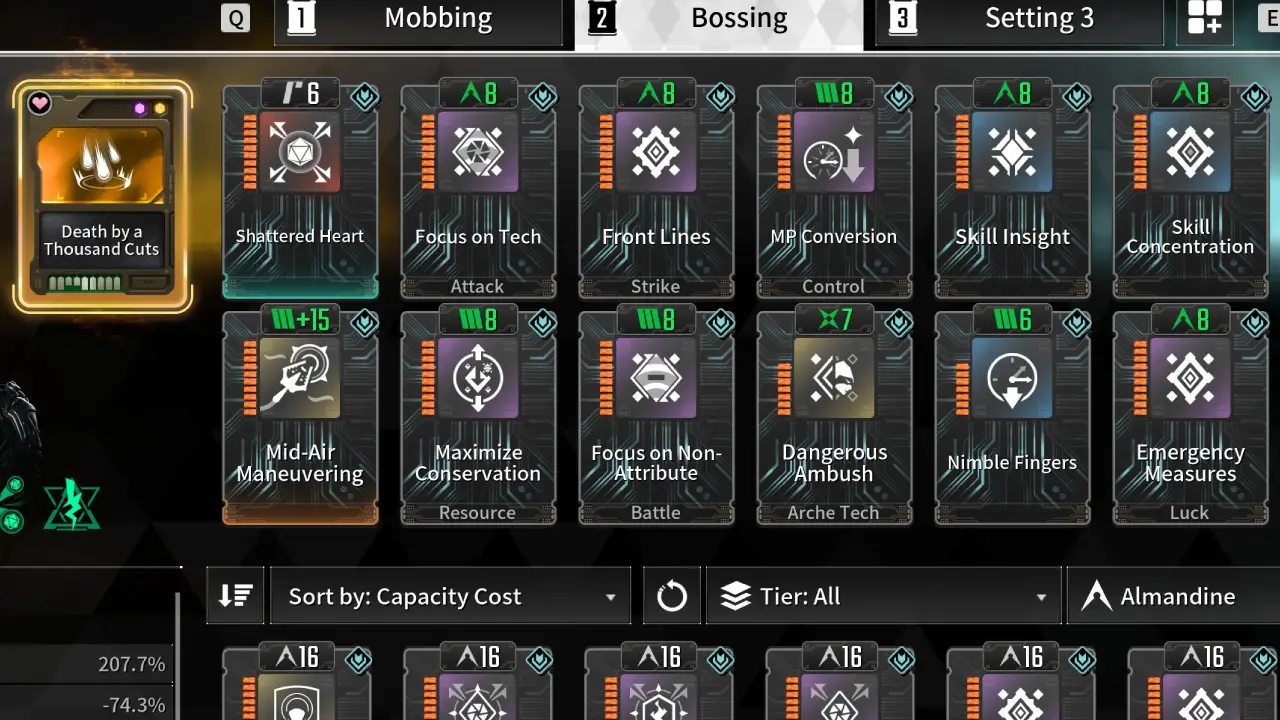Toggle favorite heart on Death by a Thousand Cuts

pyautogui.click(x=39, y=101)
